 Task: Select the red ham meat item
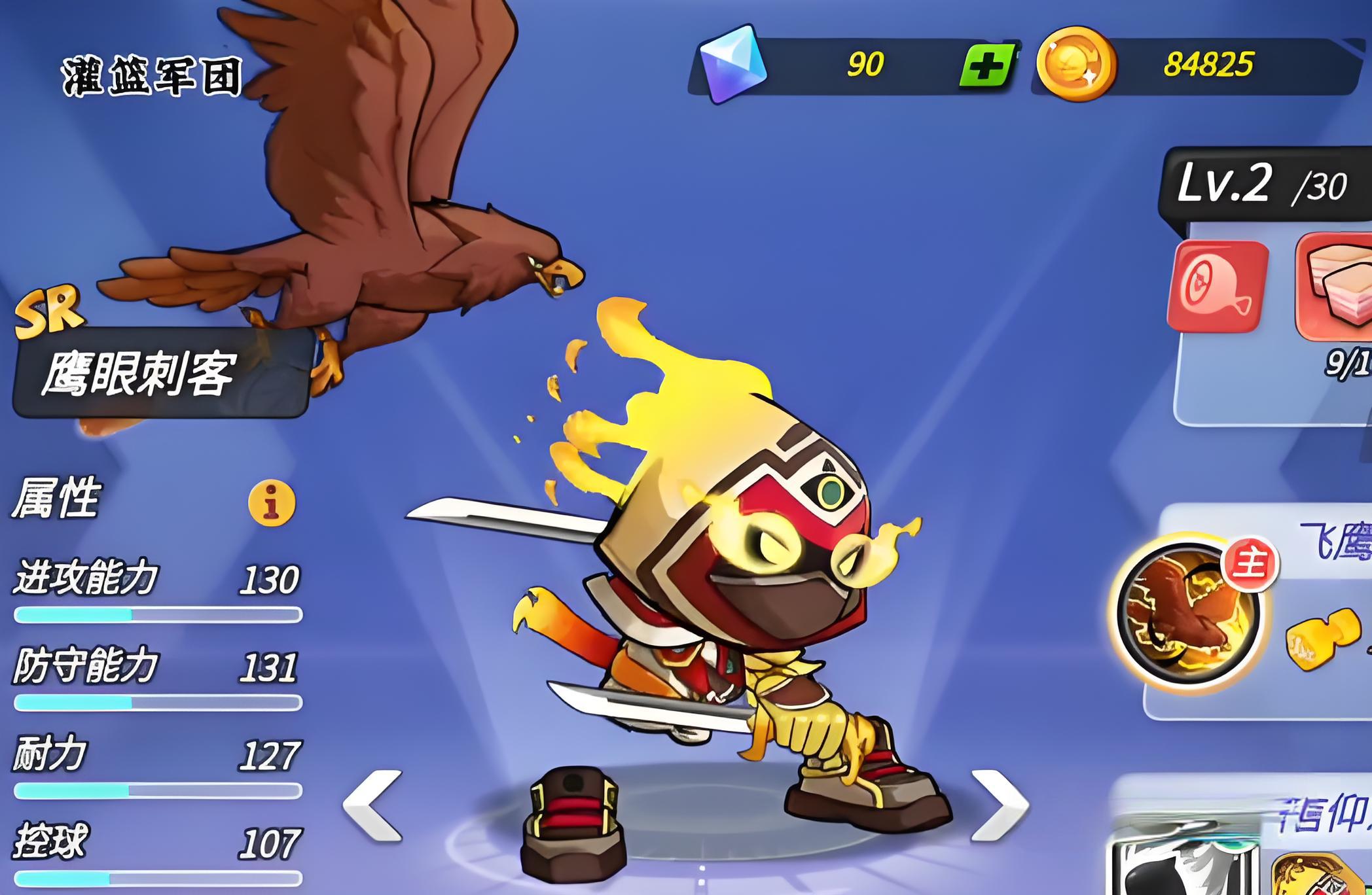point(1218,286)
